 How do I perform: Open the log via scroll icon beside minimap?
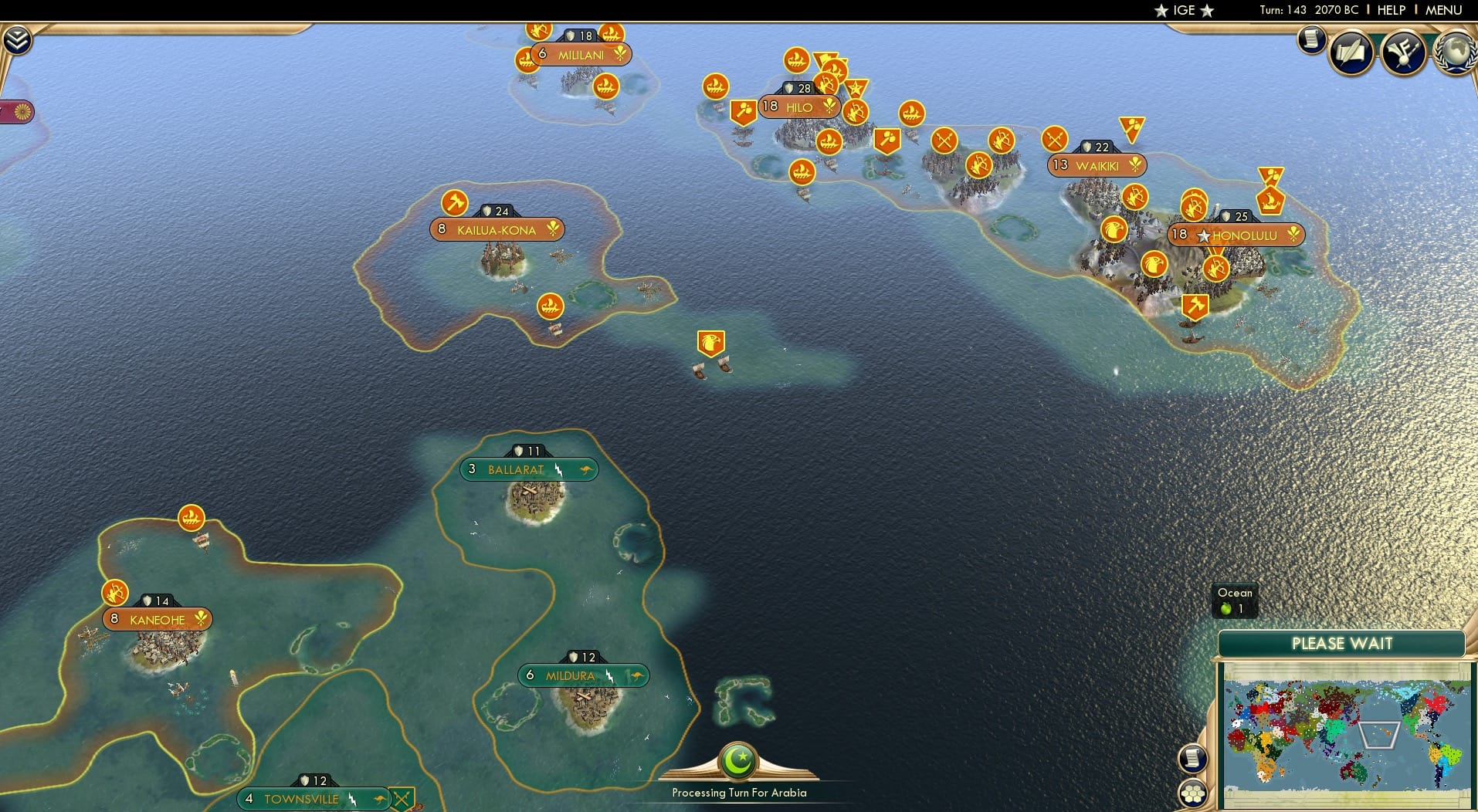[x=1192, y=758]
